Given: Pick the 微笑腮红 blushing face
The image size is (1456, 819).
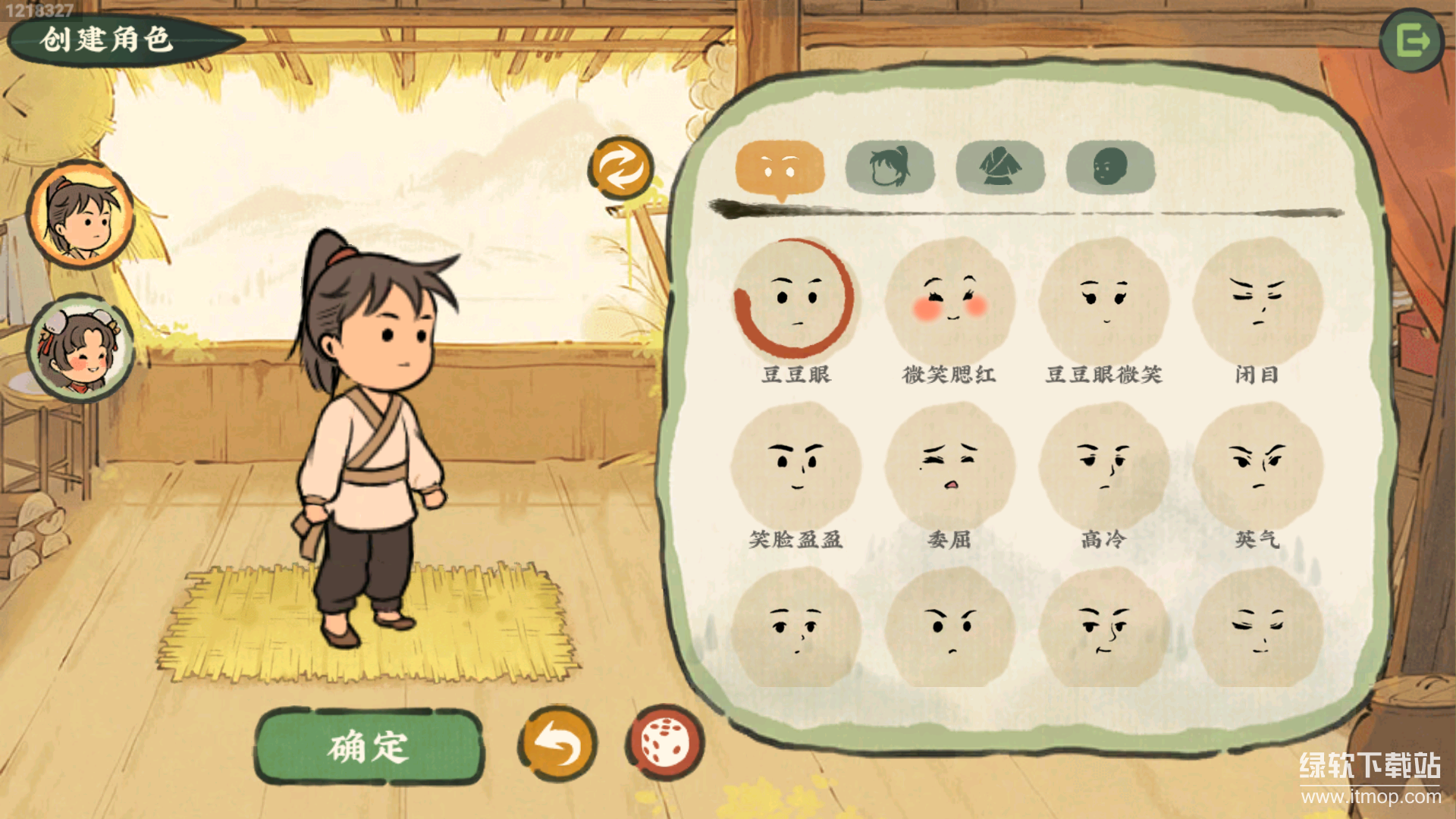Looking at the screenshot, I should pyautogui.click(x=949, y=300).
